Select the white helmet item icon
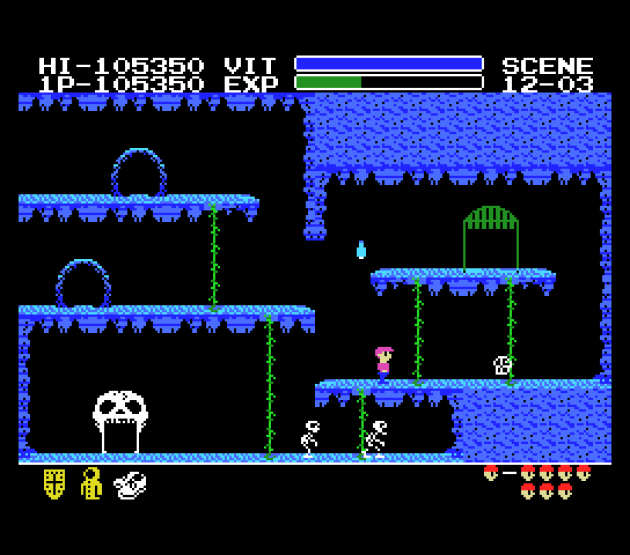Viewport: 630px width, 555px height. 130,485
